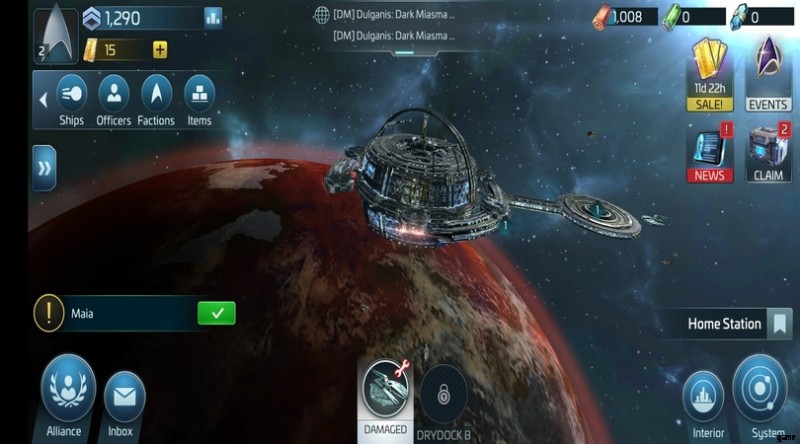Collapse the top menu bar arrow
The image size is (800, 444).
[43, 100]
